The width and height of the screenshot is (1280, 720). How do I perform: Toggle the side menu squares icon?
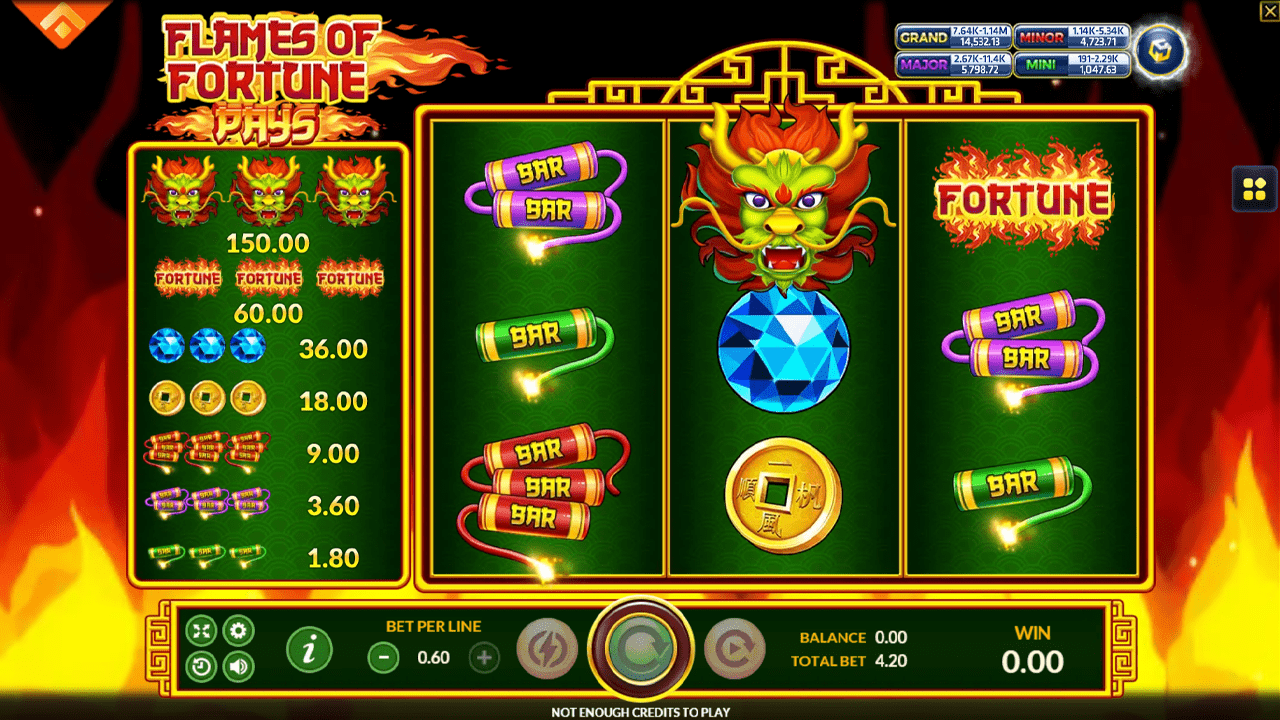1253,188
